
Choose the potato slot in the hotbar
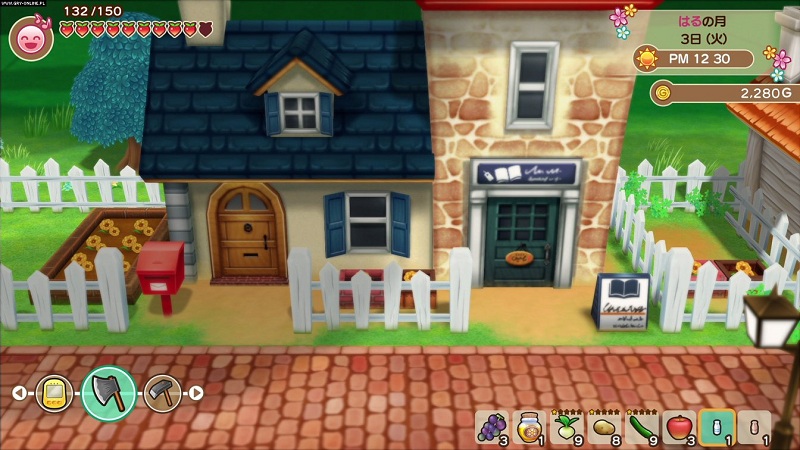click(x=603, y=428)
